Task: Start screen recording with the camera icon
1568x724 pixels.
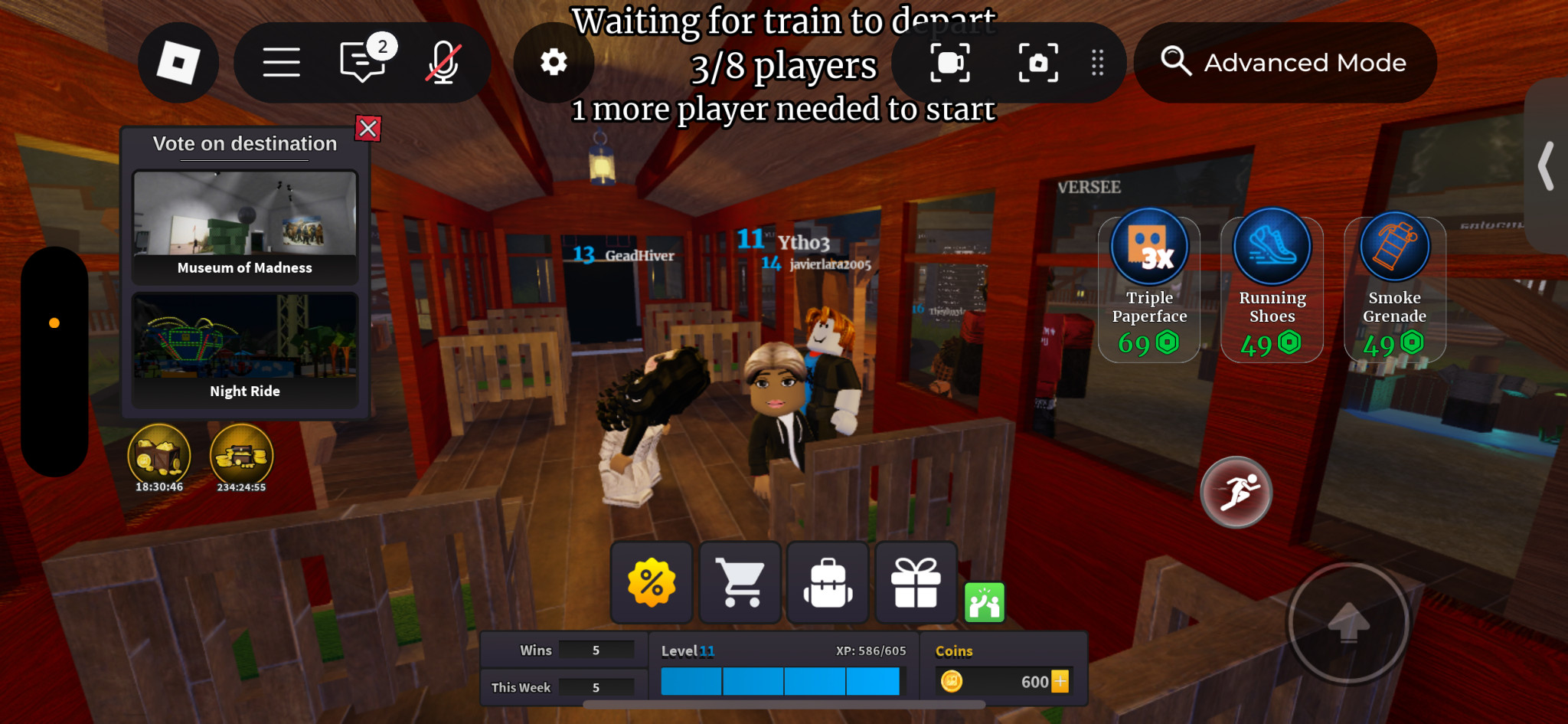Action: 949,63
